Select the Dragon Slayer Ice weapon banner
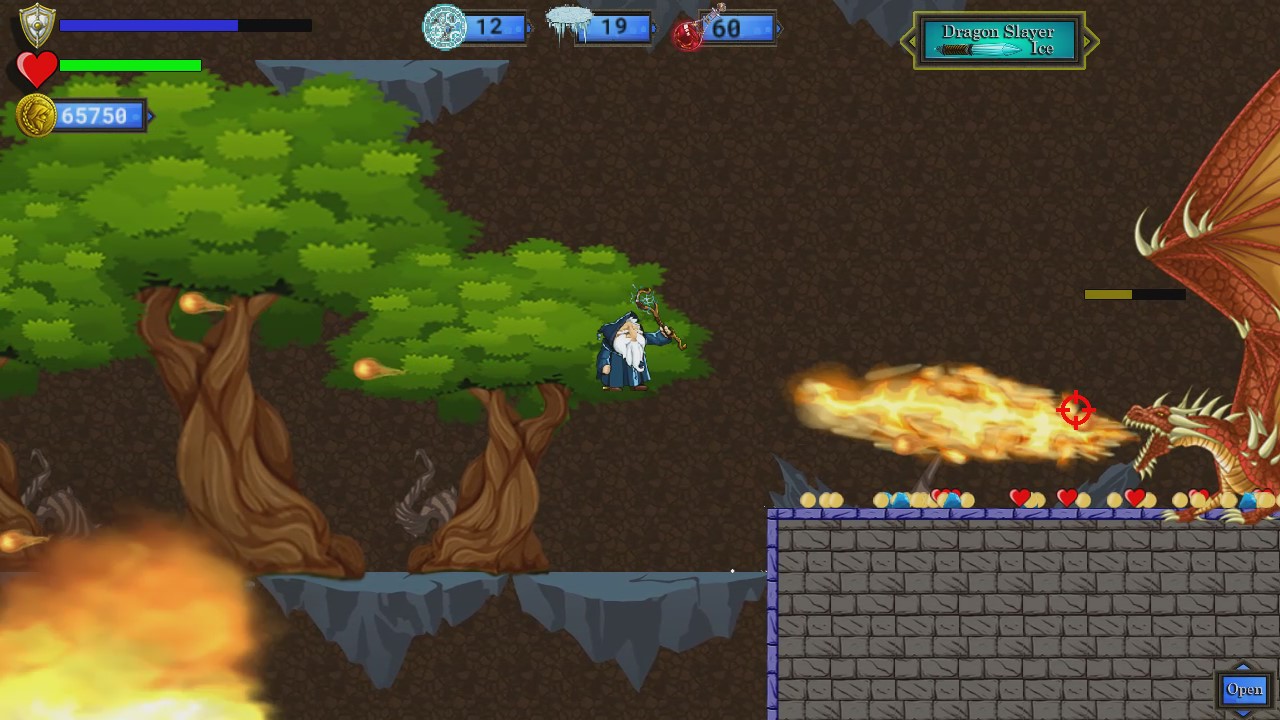 [997, 41]
